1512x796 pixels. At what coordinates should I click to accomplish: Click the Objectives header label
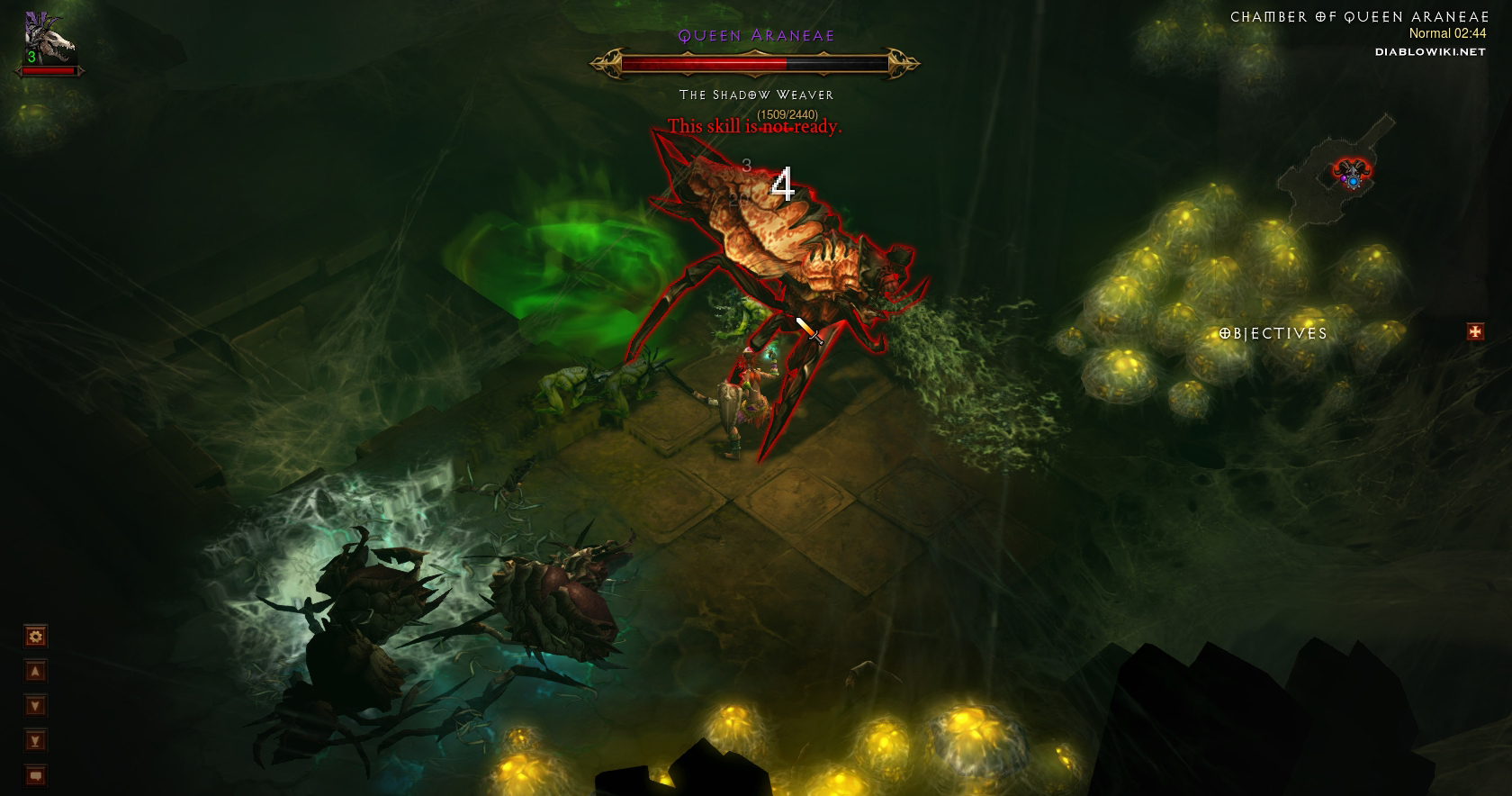1273,333
